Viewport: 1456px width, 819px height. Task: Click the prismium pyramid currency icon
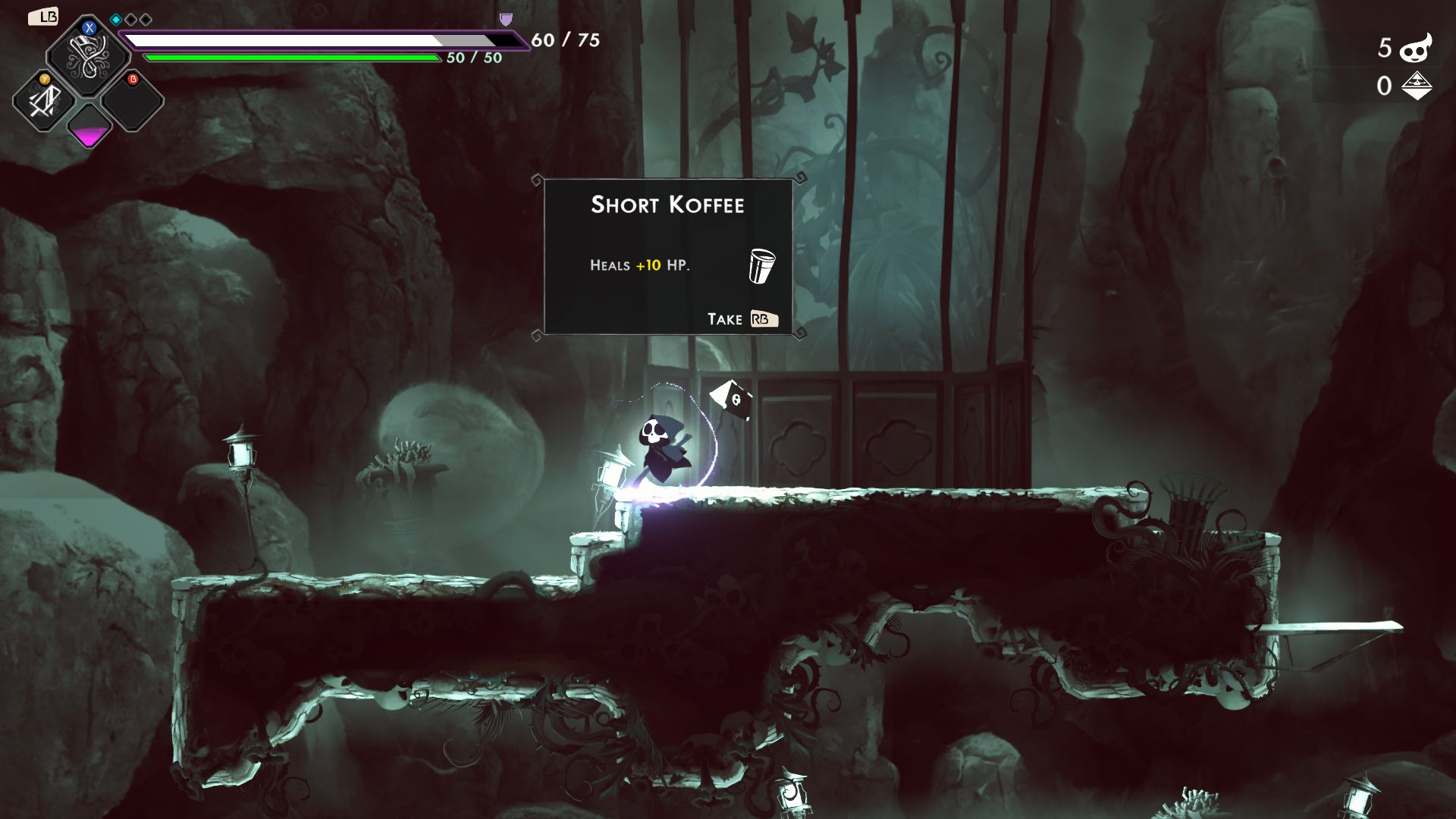pos(1416,86)
